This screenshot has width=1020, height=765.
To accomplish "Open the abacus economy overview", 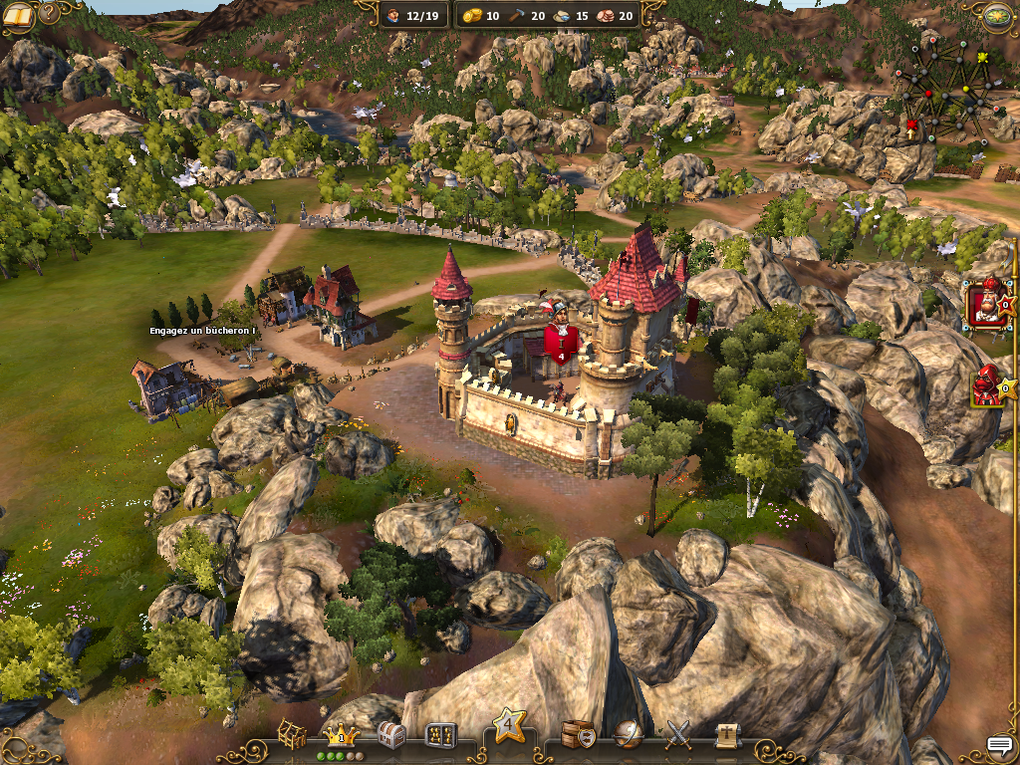I will point(441,736).
